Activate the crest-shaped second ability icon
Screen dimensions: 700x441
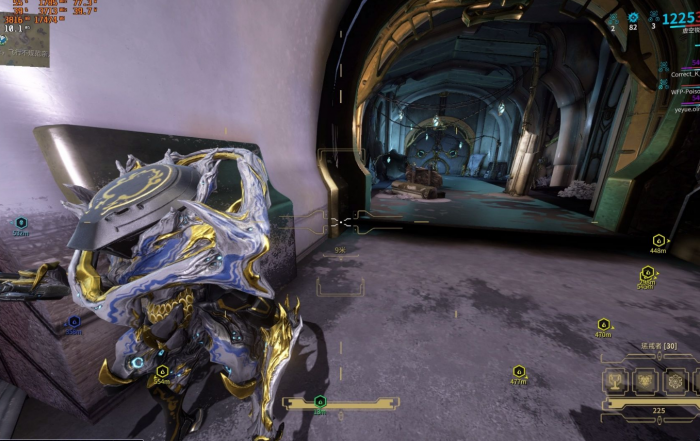pyautogui.click(x=646, y=381)
